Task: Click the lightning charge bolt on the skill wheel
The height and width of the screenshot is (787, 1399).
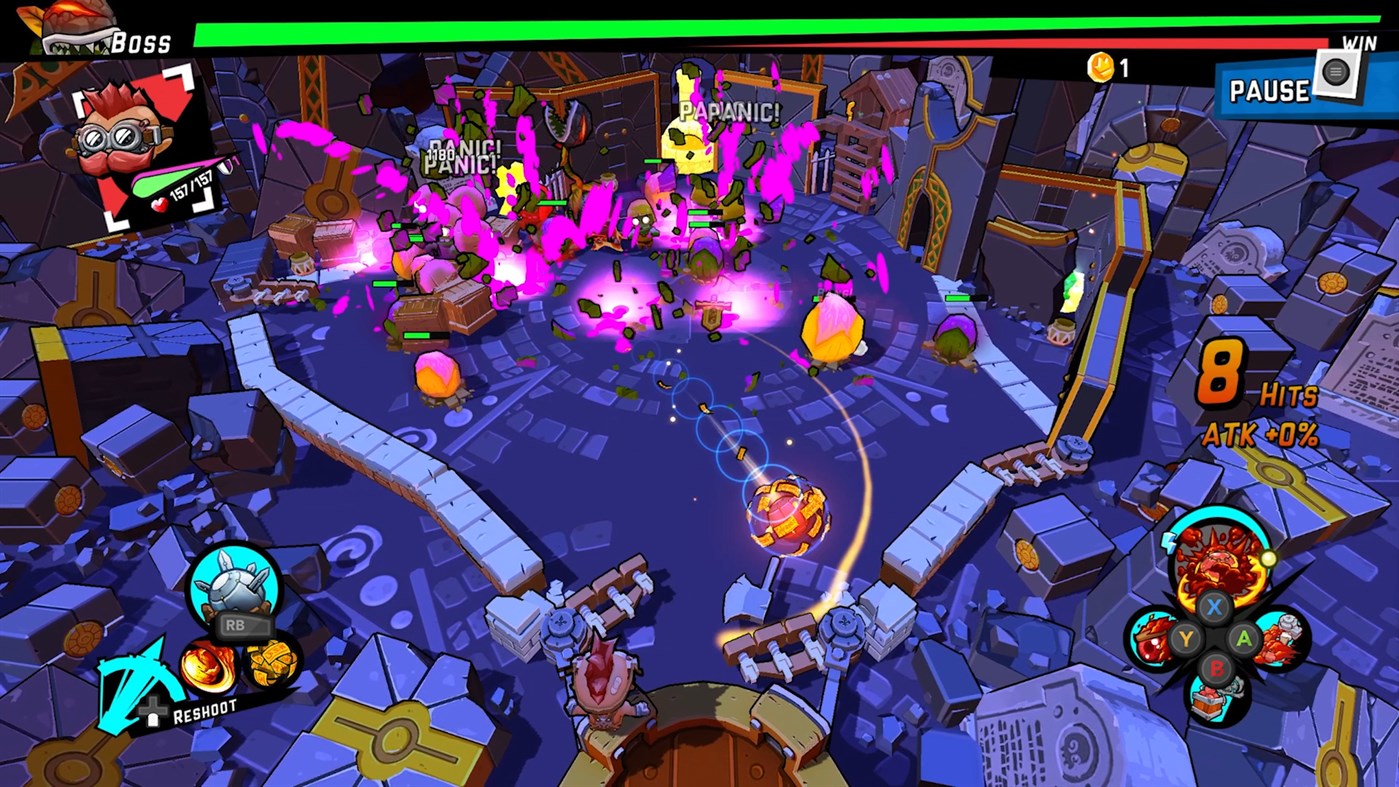Action: click(1169, 543)
